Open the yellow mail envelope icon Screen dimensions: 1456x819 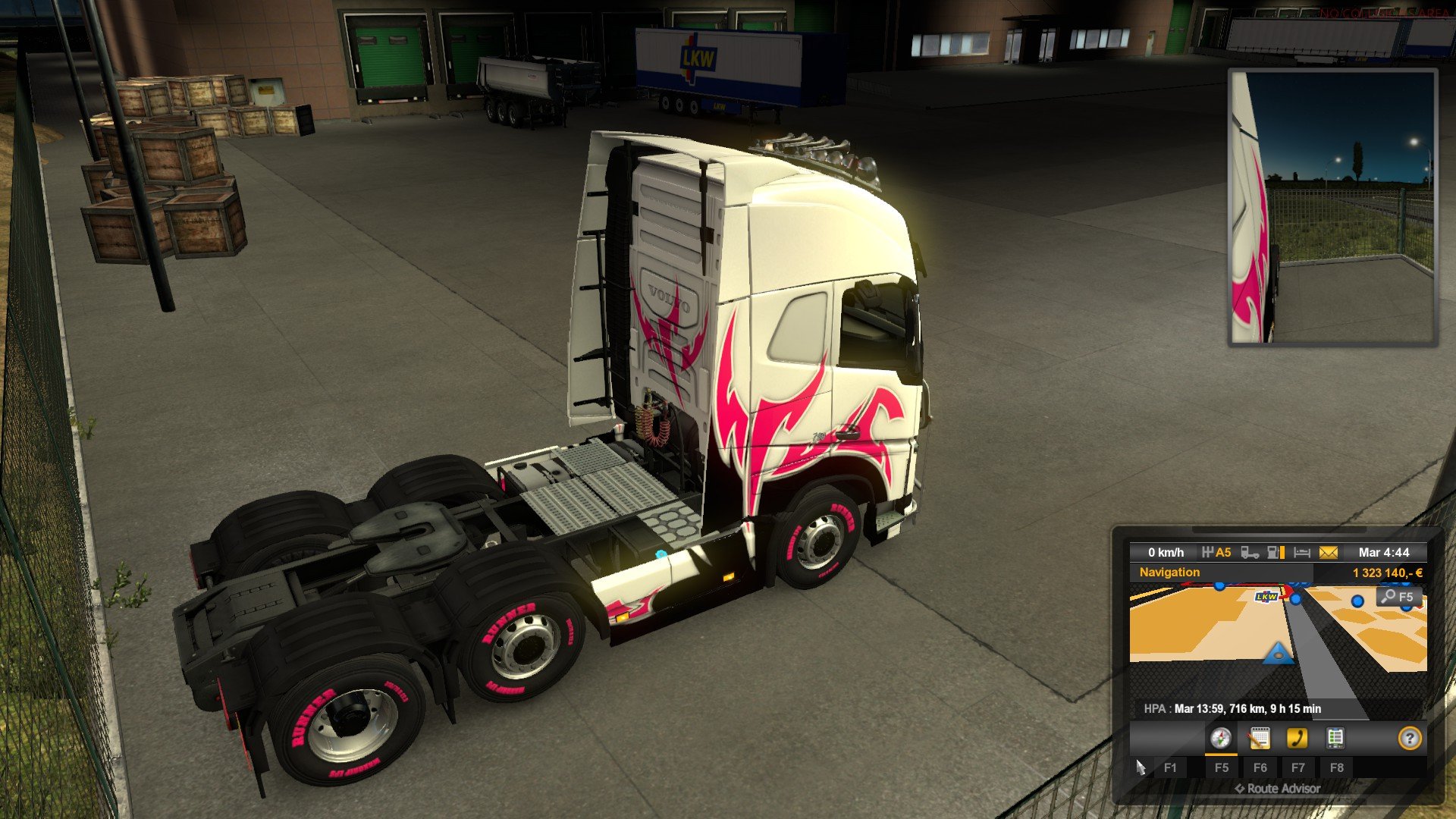(x=1329, y=553)
